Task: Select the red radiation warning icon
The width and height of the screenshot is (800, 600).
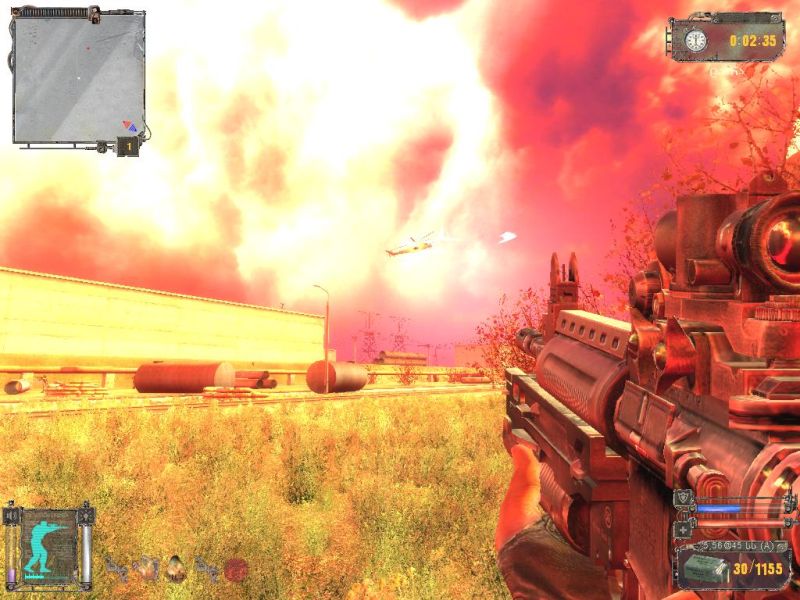Action: click(235, 569)
